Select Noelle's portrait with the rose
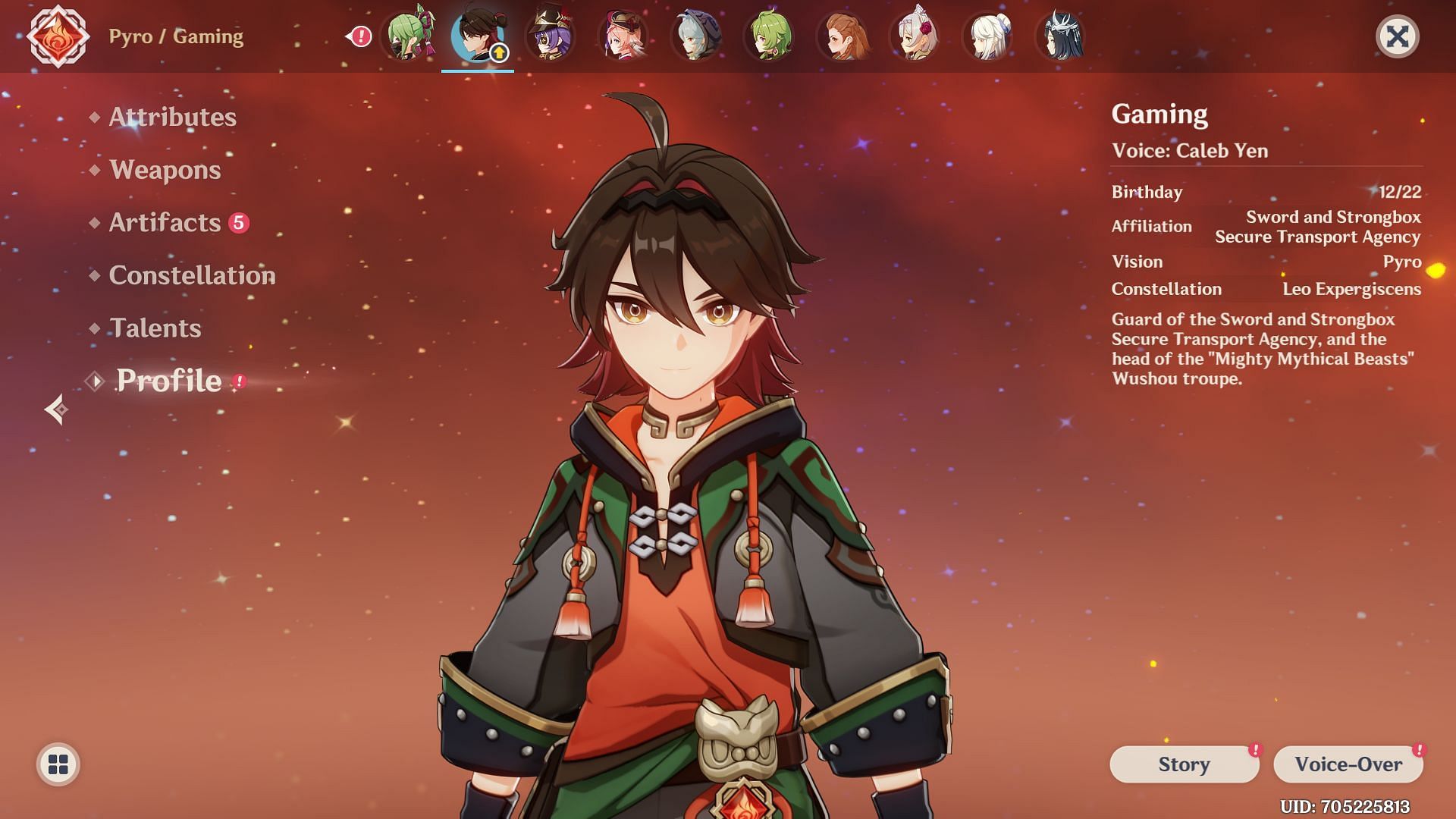Screen dimensions: 1456x819 click(915, 36)
